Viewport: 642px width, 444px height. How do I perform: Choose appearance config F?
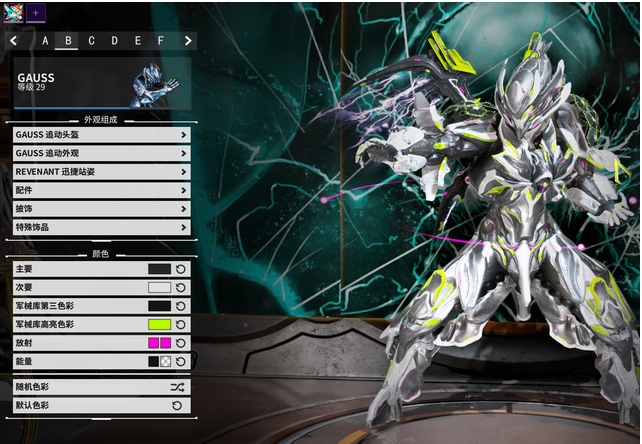click(x=160, y=41)
